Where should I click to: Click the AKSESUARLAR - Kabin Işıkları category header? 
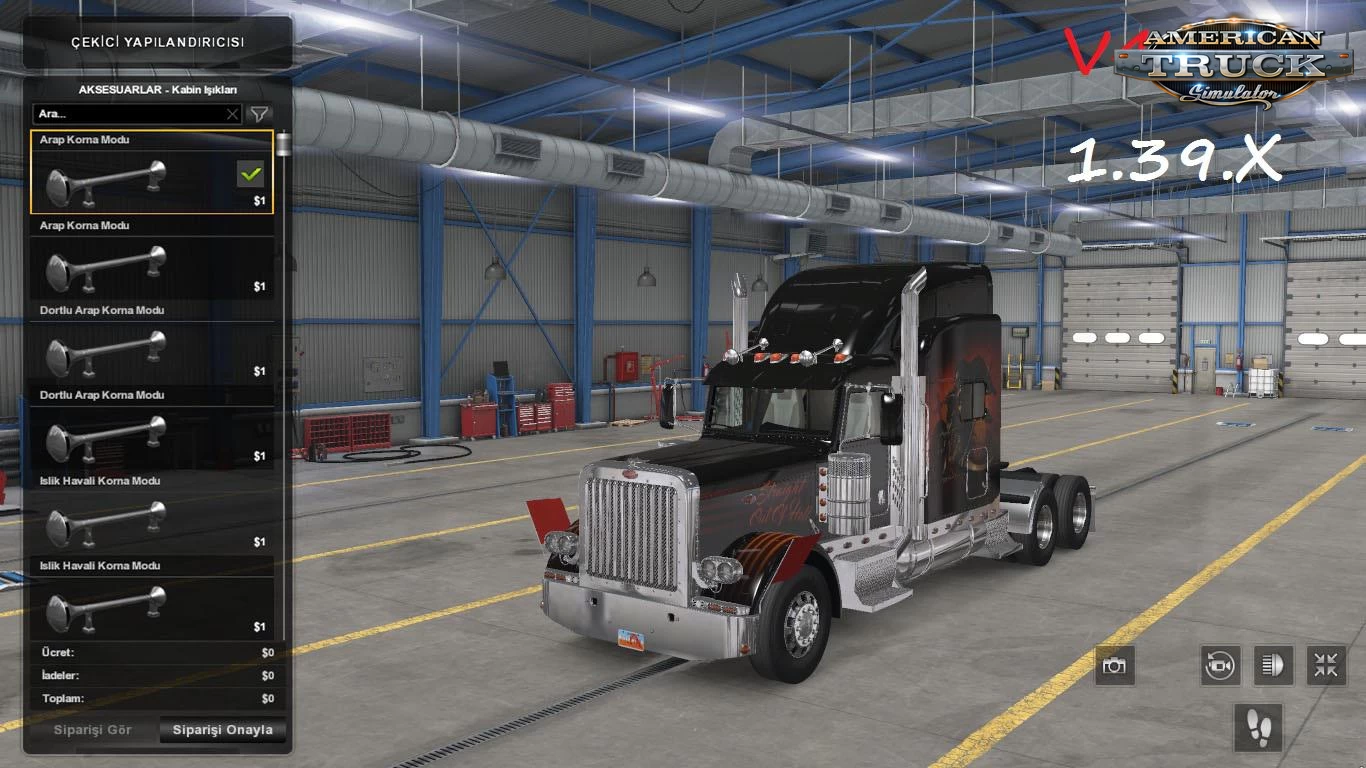156,90
